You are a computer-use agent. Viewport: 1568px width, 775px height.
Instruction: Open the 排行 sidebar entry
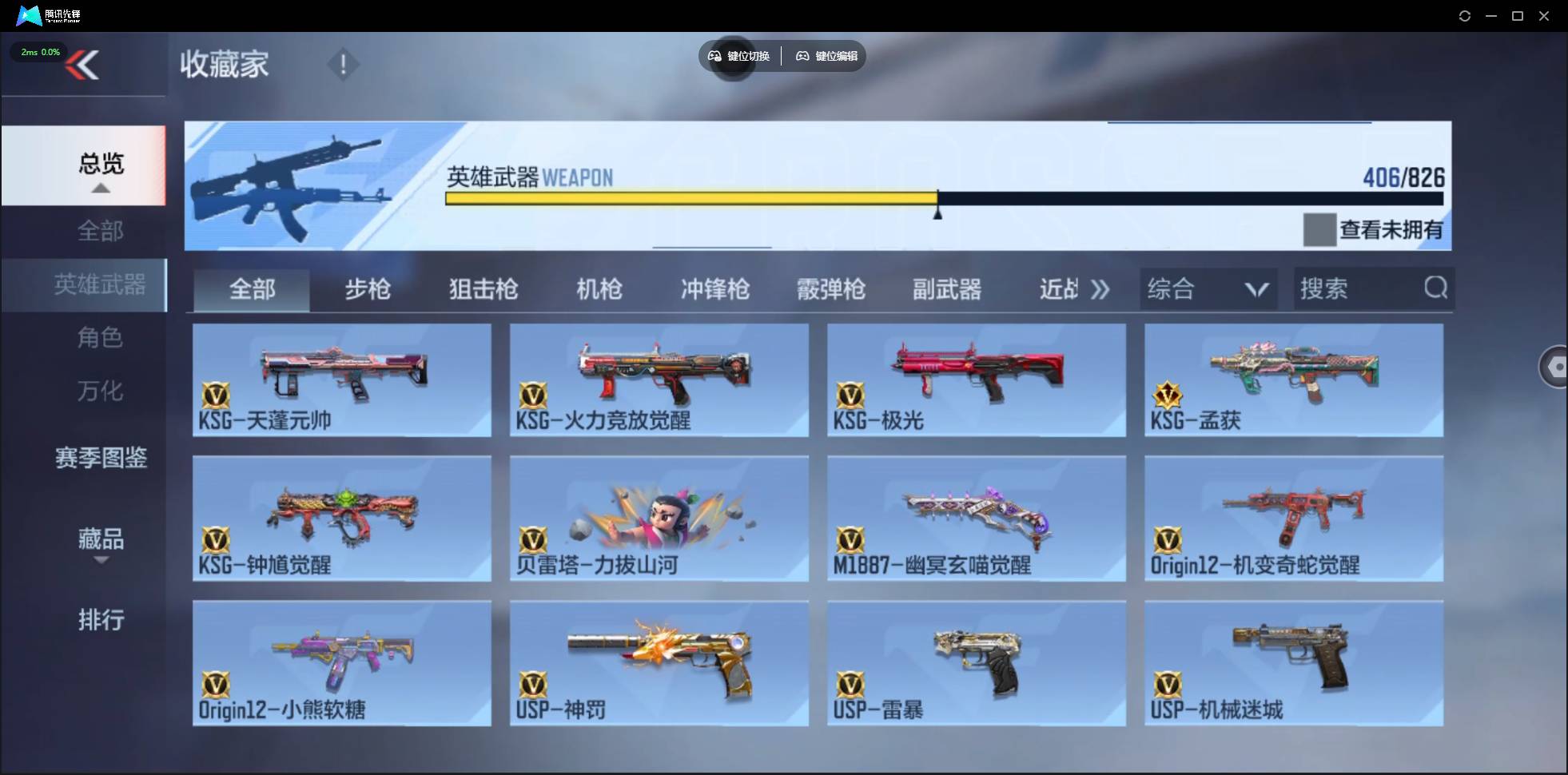(x=101, y=620)
